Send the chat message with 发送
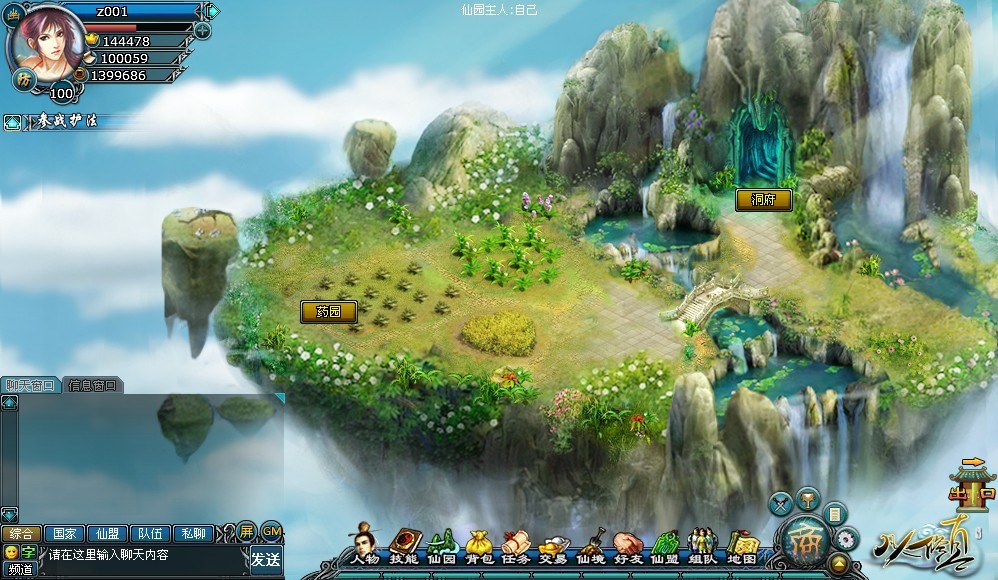 (x=265, y=558)
